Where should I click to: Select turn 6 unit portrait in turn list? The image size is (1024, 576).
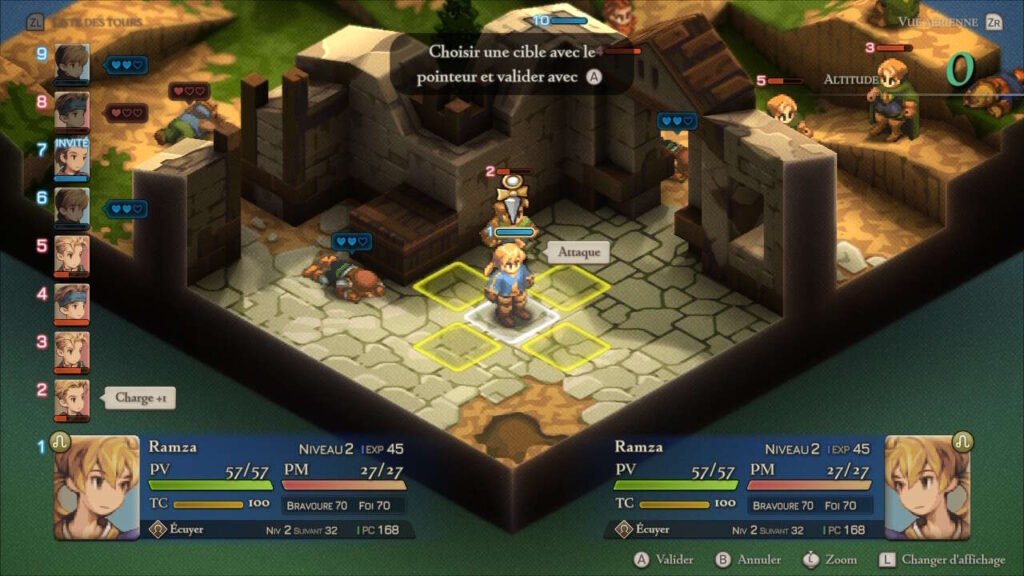point(72,207)
